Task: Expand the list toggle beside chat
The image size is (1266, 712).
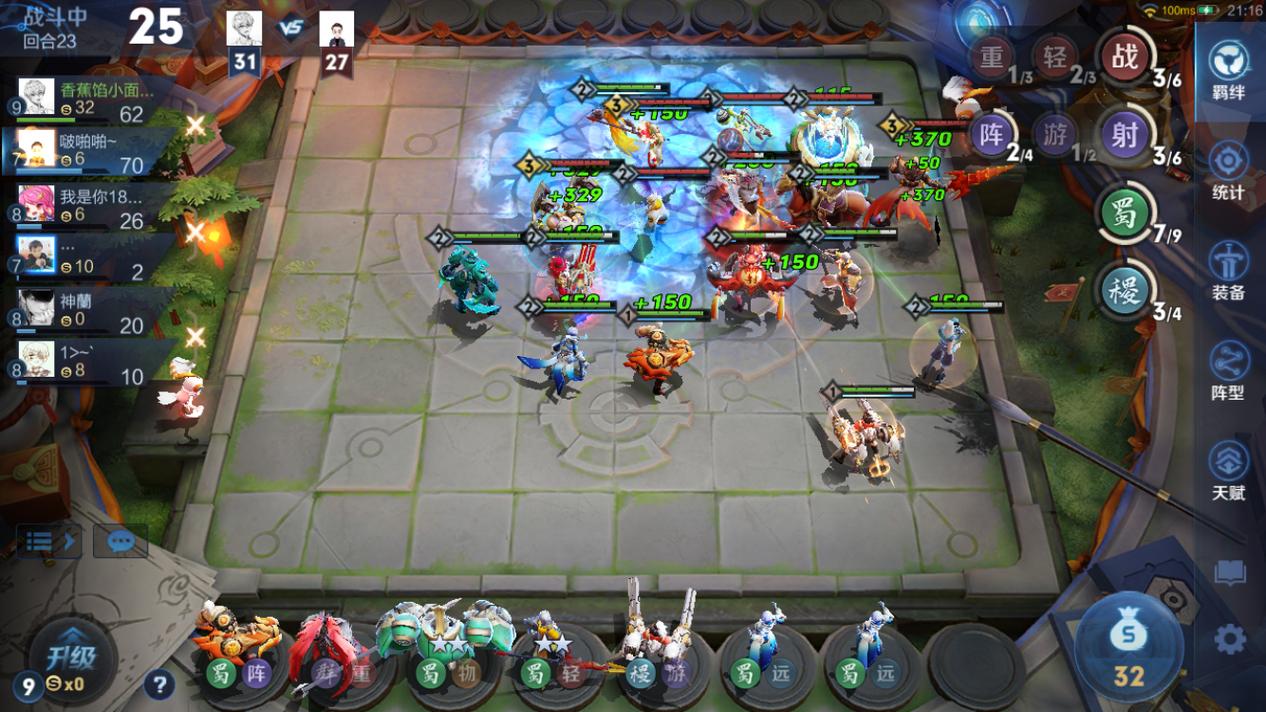Action: coord(48,542)
